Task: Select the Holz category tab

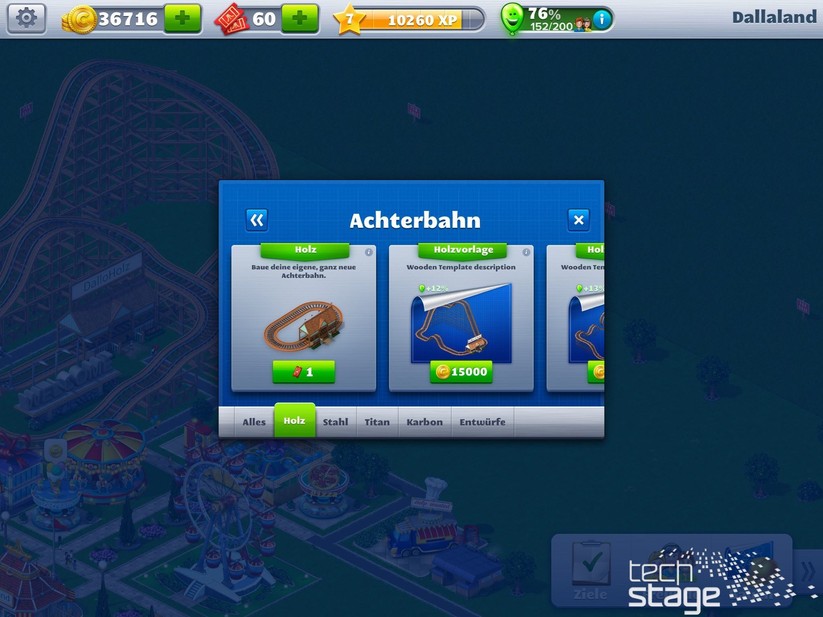Action: coord(294,421)
